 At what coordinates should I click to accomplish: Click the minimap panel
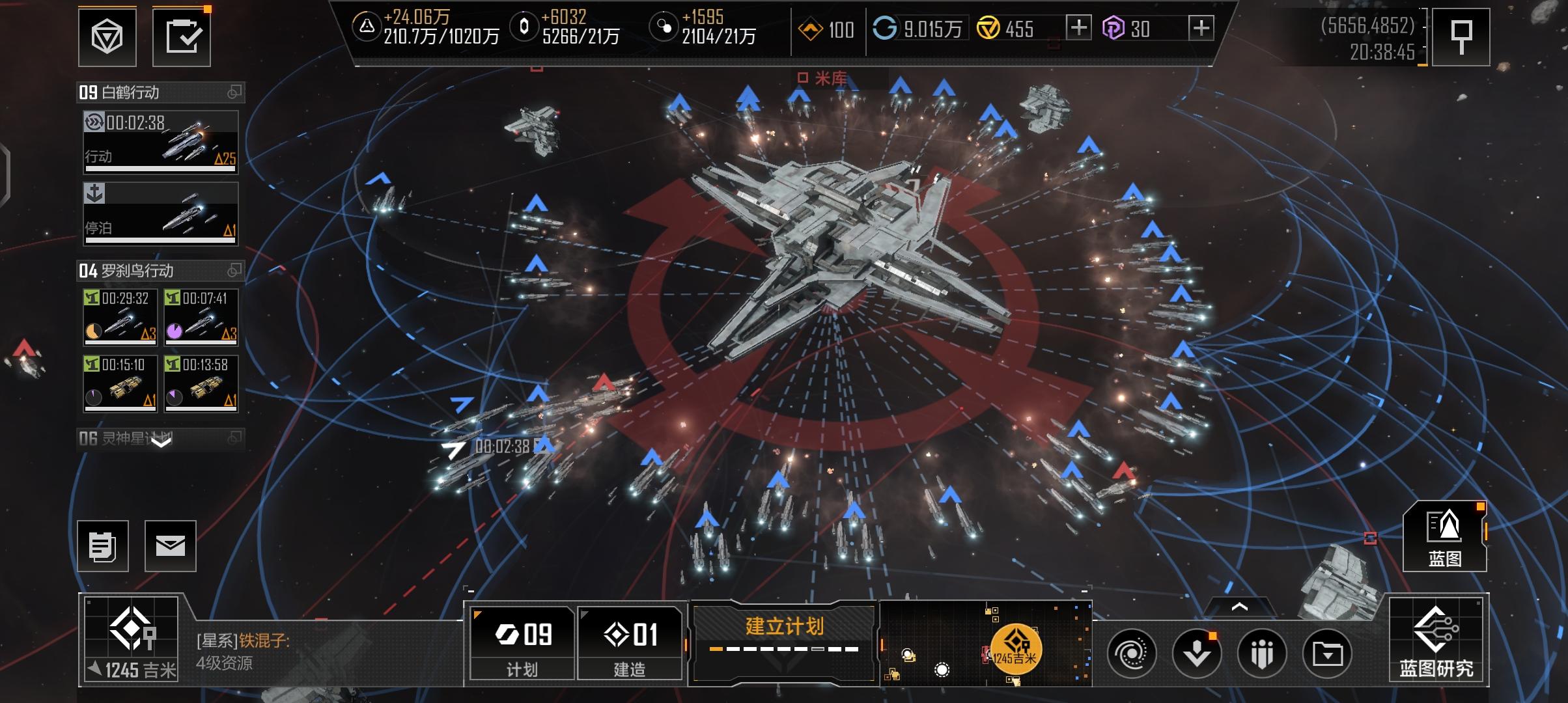(985, 642)
